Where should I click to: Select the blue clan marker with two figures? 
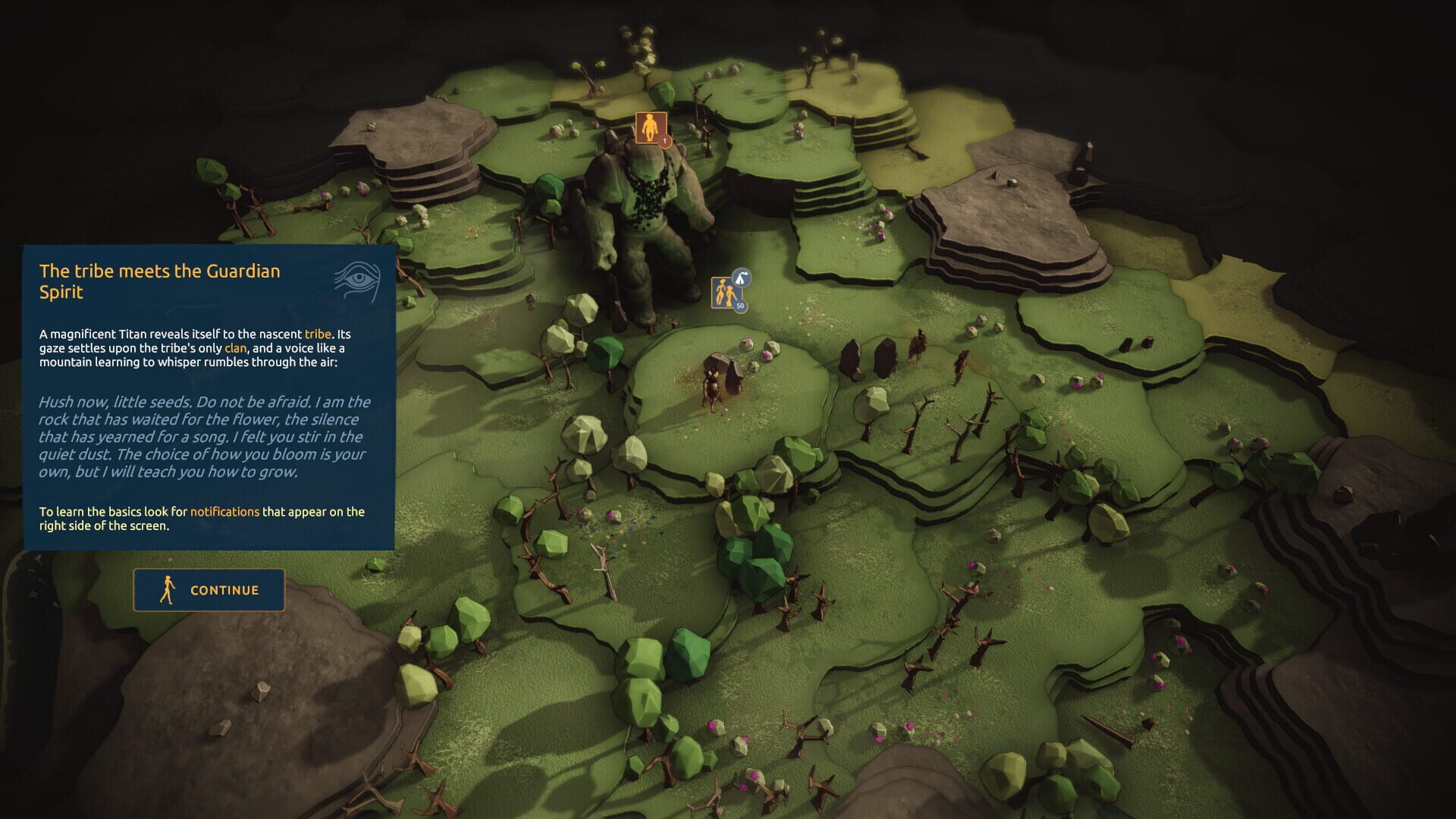(x=725, y=293)
